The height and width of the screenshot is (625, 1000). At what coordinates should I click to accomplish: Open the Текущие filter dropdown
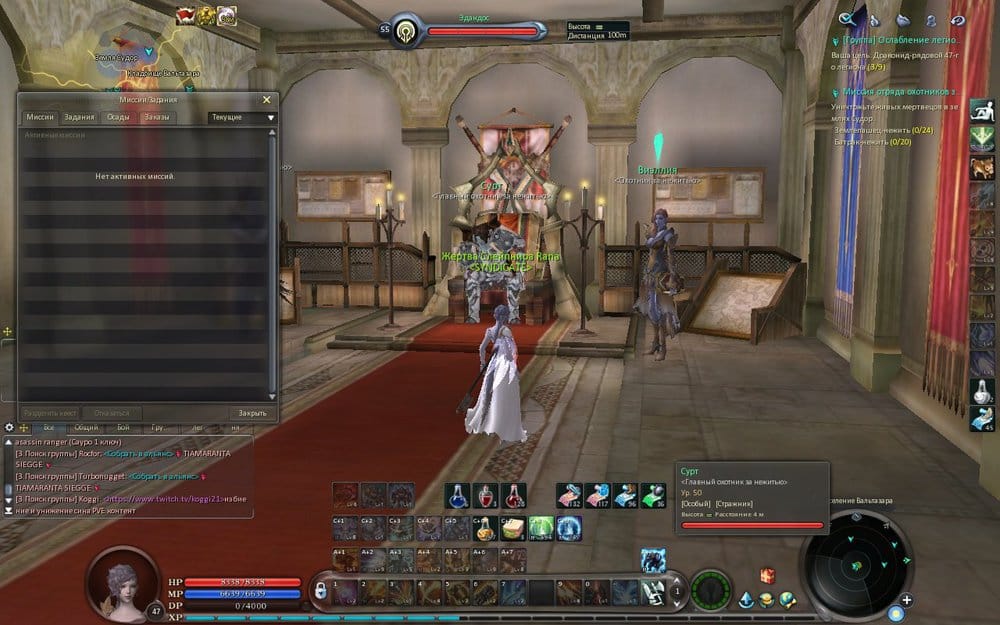tap(241, 117)
